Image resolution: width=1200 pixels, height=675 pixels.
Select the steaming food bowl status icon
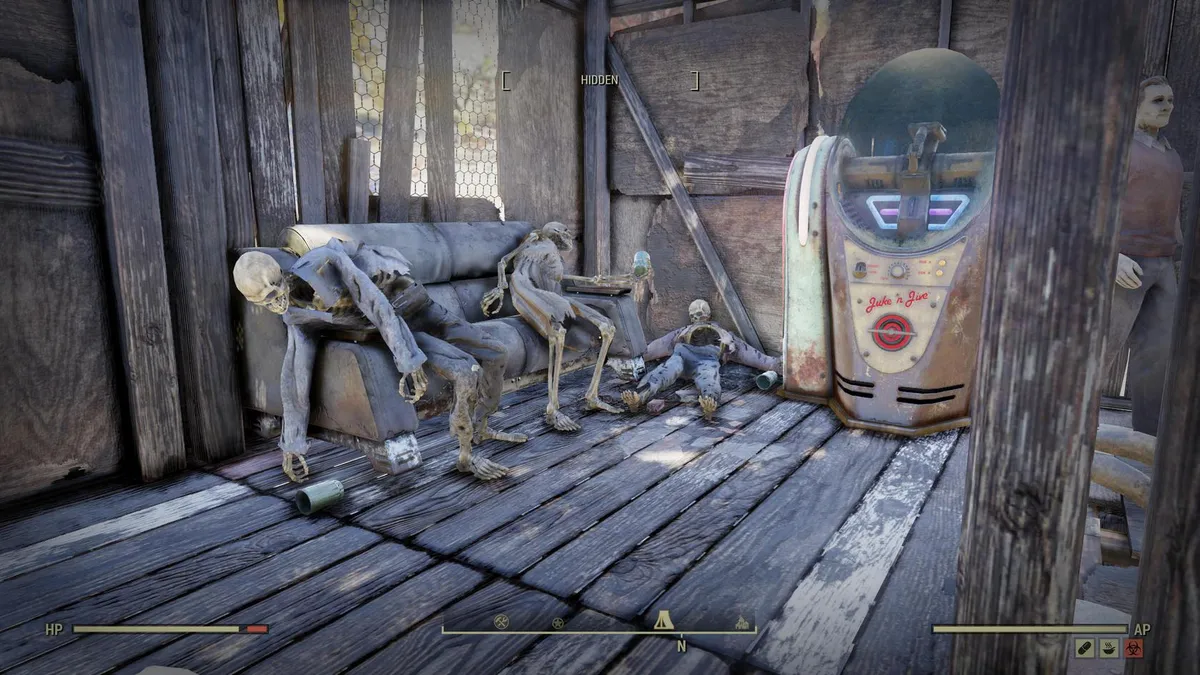pos(1109,648)
